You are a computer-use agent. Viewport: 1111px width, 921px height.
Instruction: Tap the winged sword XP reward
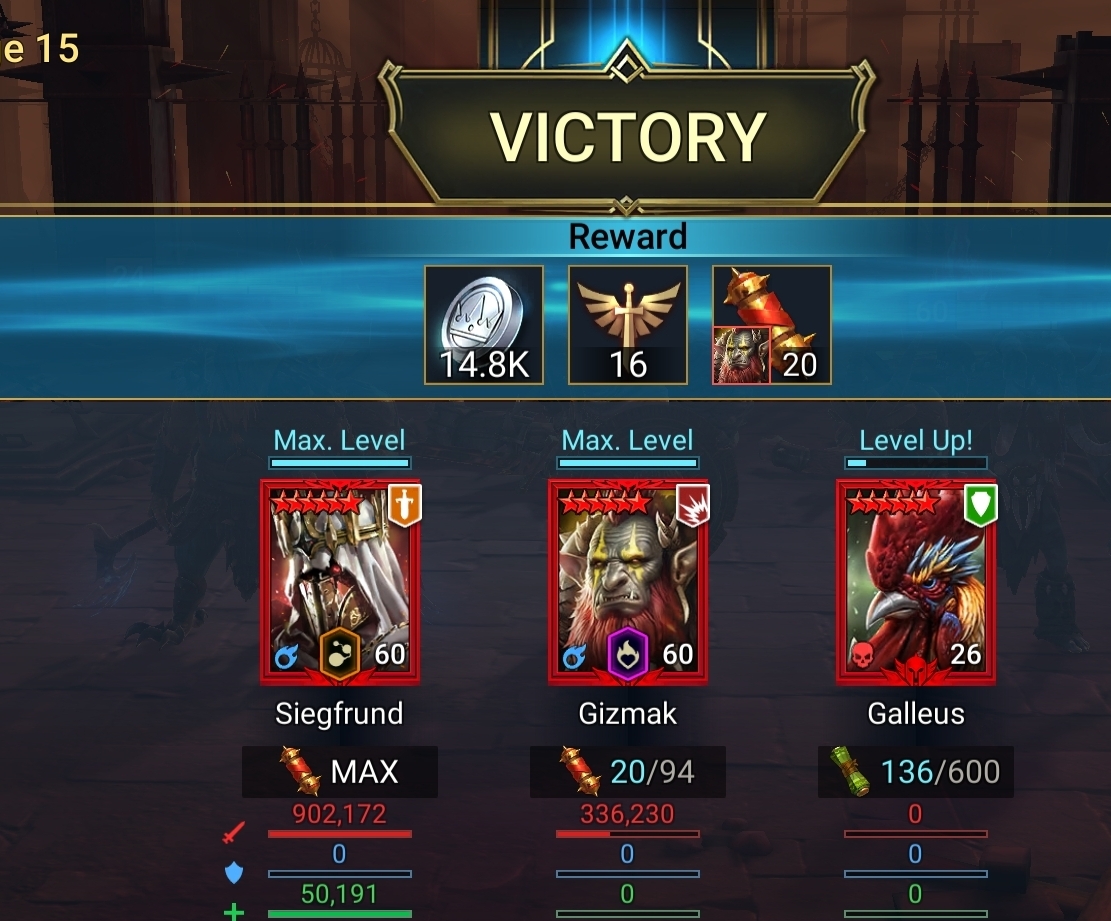coord(628,325)
